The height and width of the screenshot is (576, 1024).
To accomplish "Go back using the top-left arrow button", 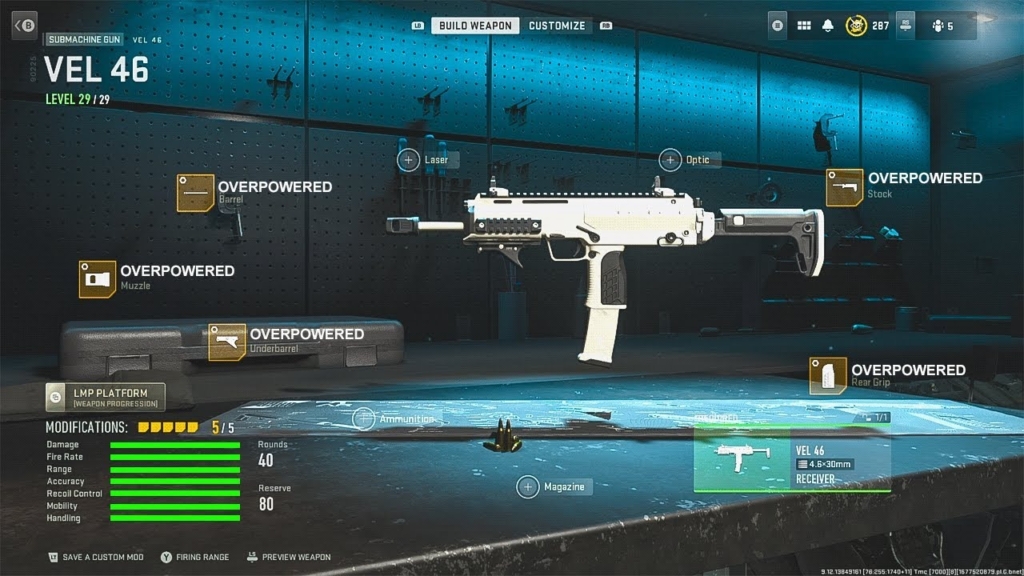I will (24, 25).
